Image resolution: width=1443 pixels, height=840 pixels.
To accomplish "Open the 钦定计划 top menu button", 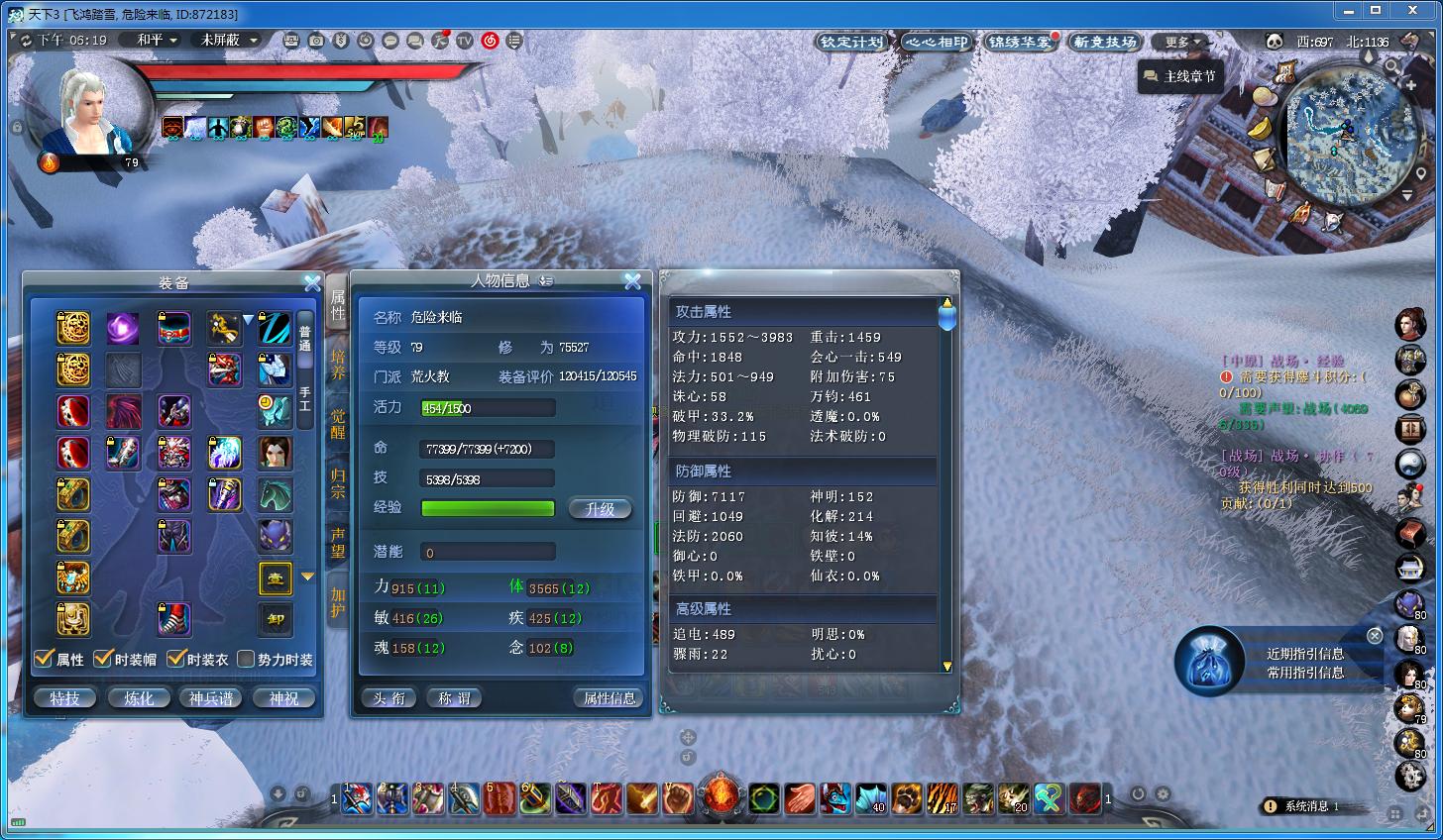I will [851, 42].
